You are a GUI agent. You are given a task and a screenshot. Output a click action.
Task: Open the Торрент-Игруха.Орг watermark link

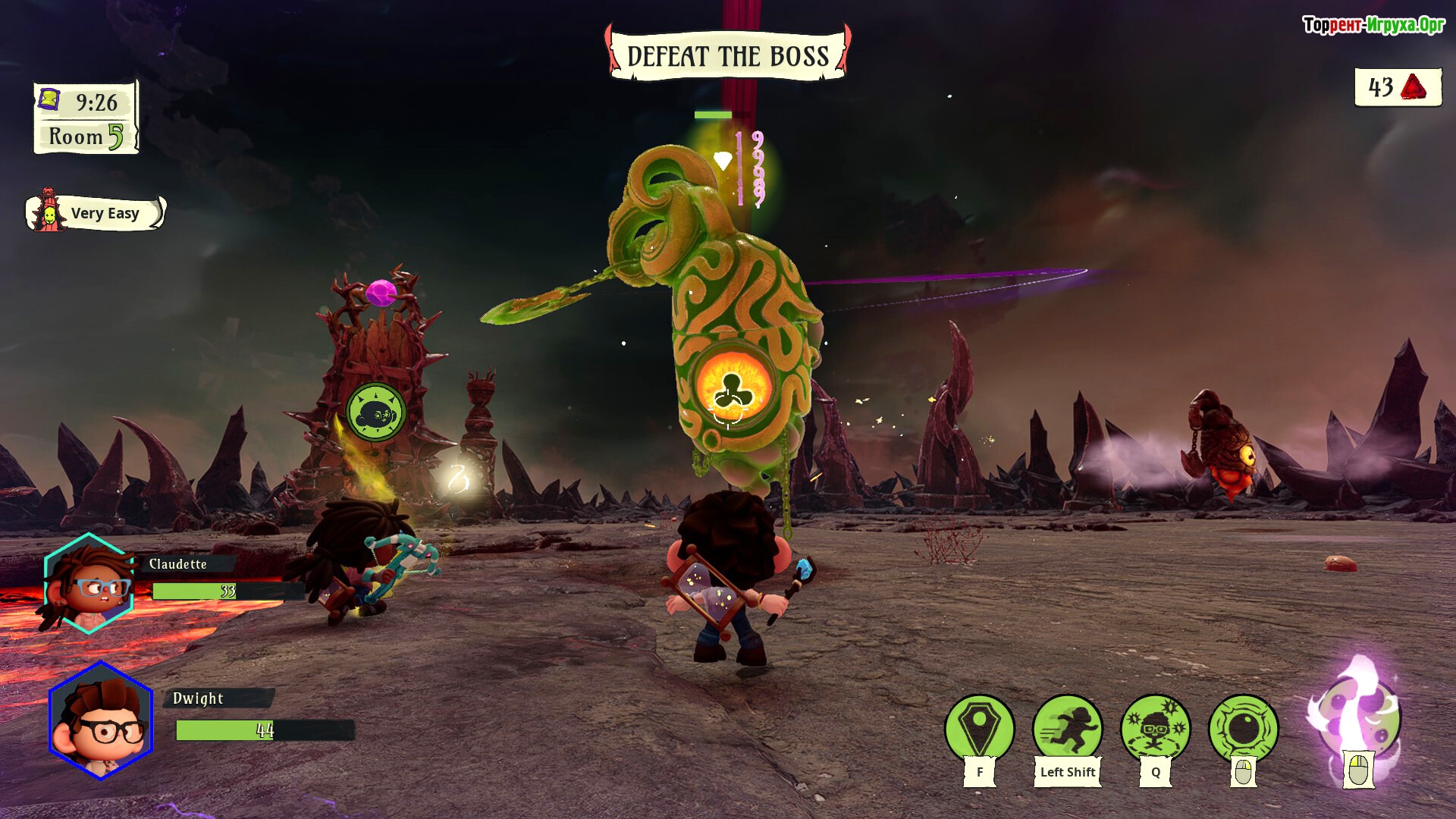tap(1373, 25)
